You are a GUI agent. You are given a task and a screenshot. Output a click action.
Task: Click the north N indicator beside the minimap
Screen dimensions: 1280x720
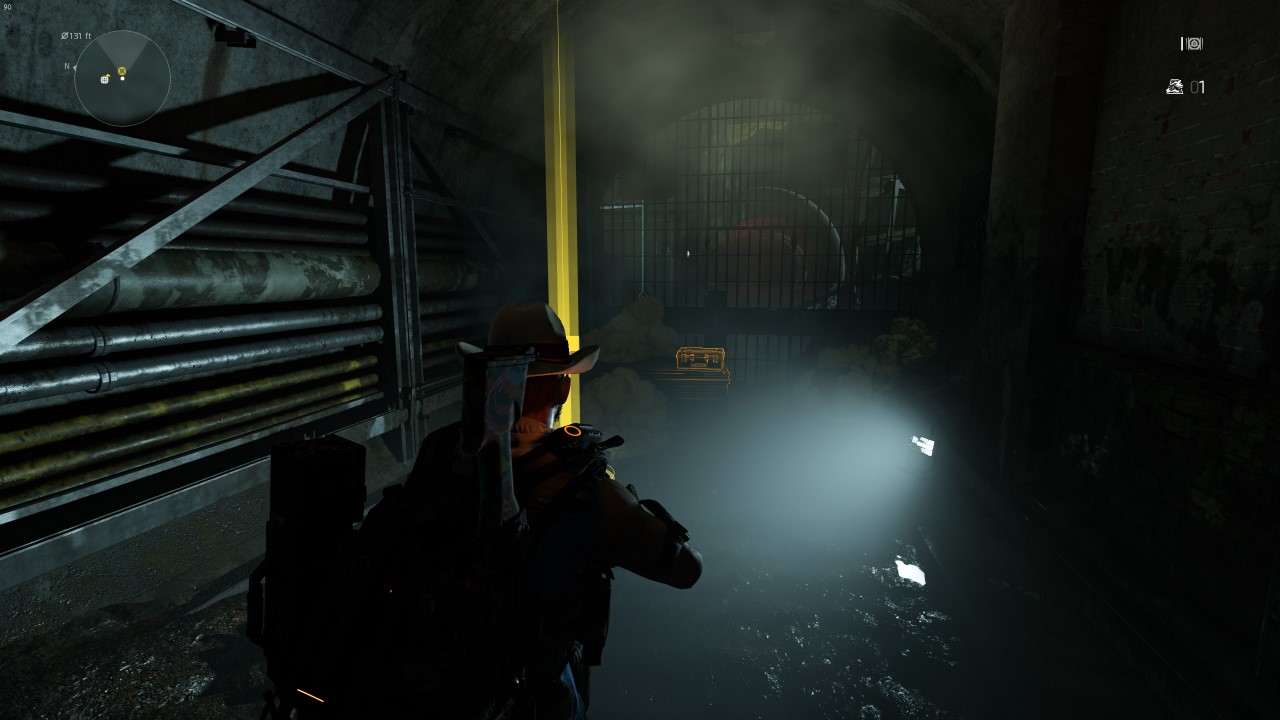pos(66,66)
